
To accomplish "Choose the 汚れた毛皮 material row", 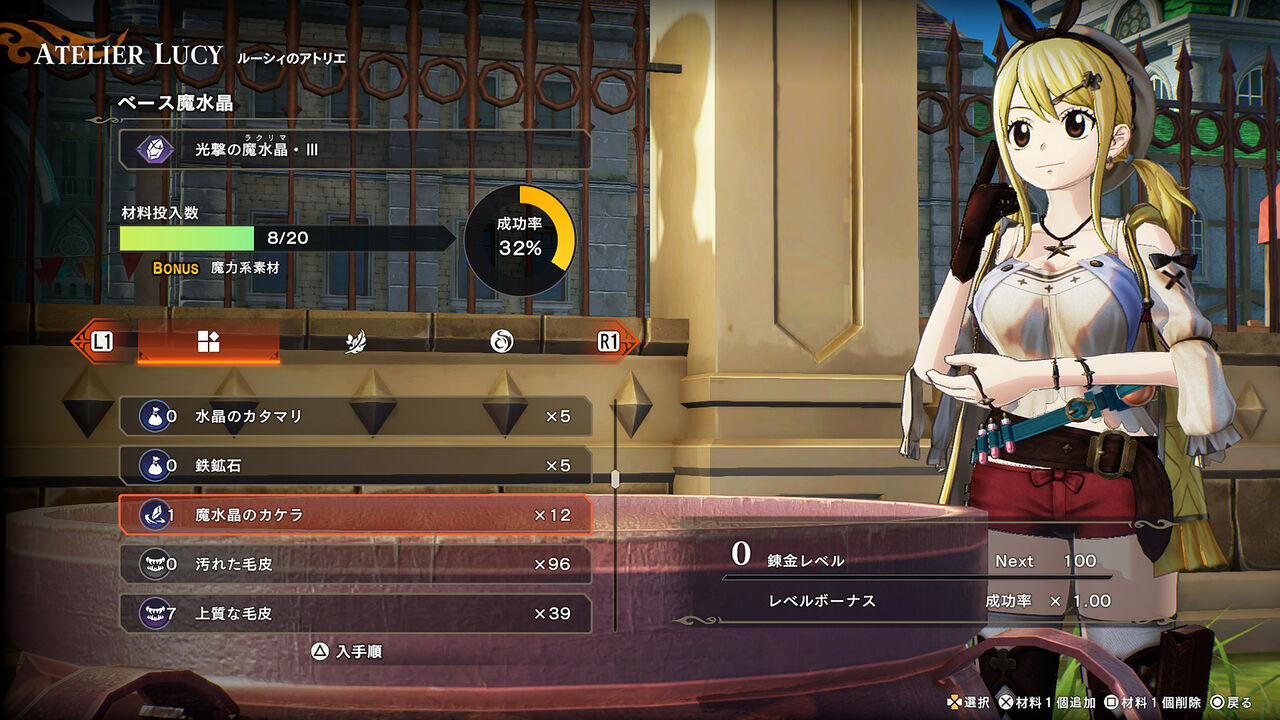I will 355,564.
